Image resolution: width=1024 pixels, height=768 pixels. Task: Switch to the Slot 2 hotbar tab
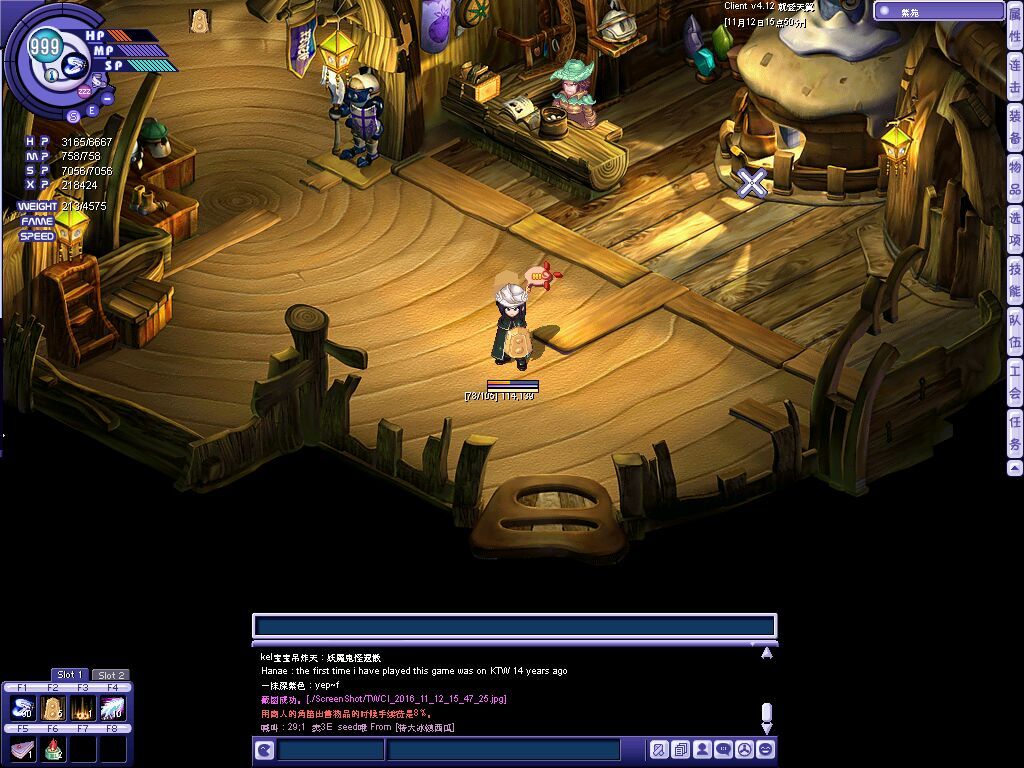[x=111, y=675]
